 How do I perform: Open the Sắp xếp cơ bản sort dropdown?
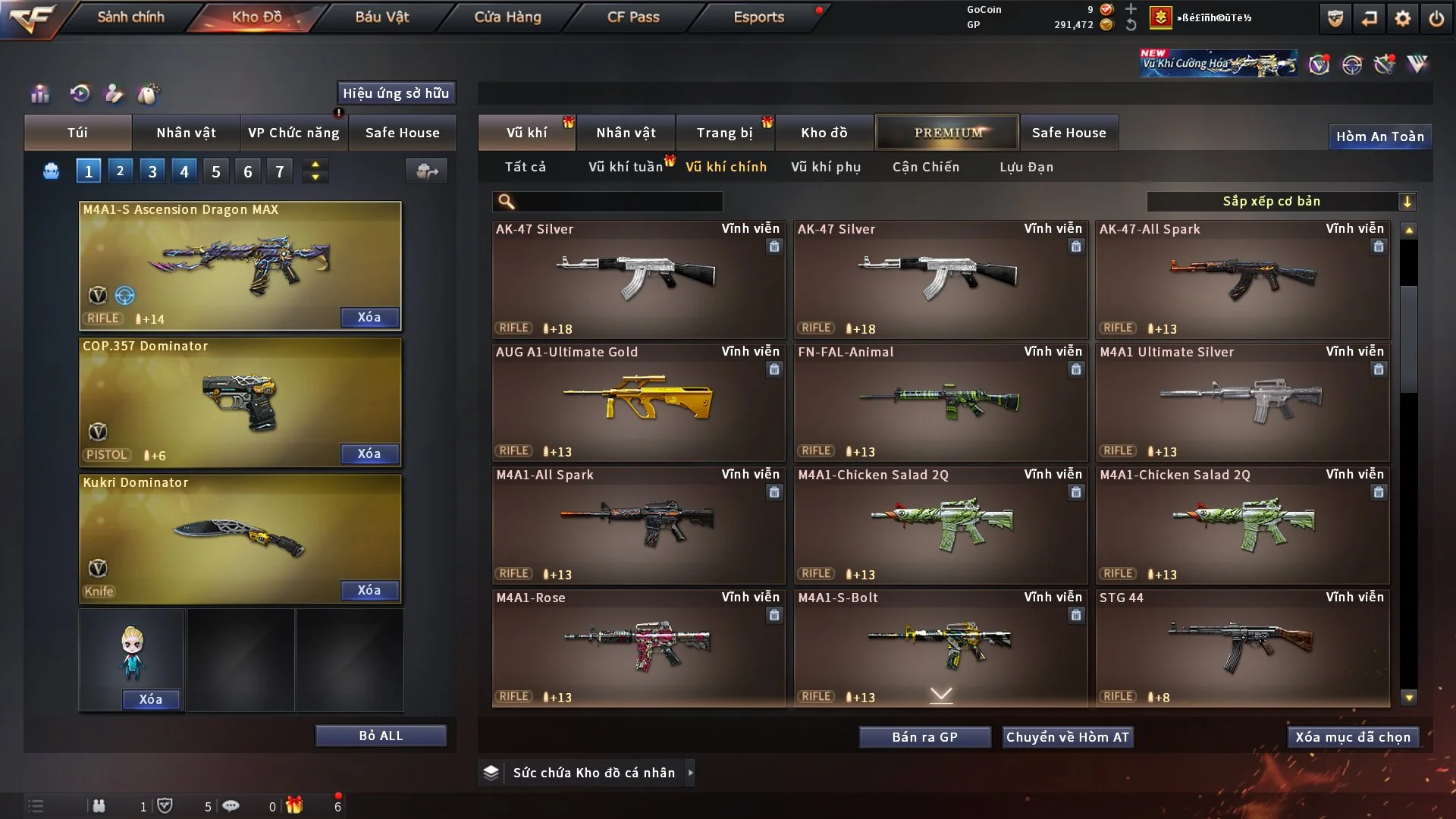pyautogui.click(x=1281, y=201)
